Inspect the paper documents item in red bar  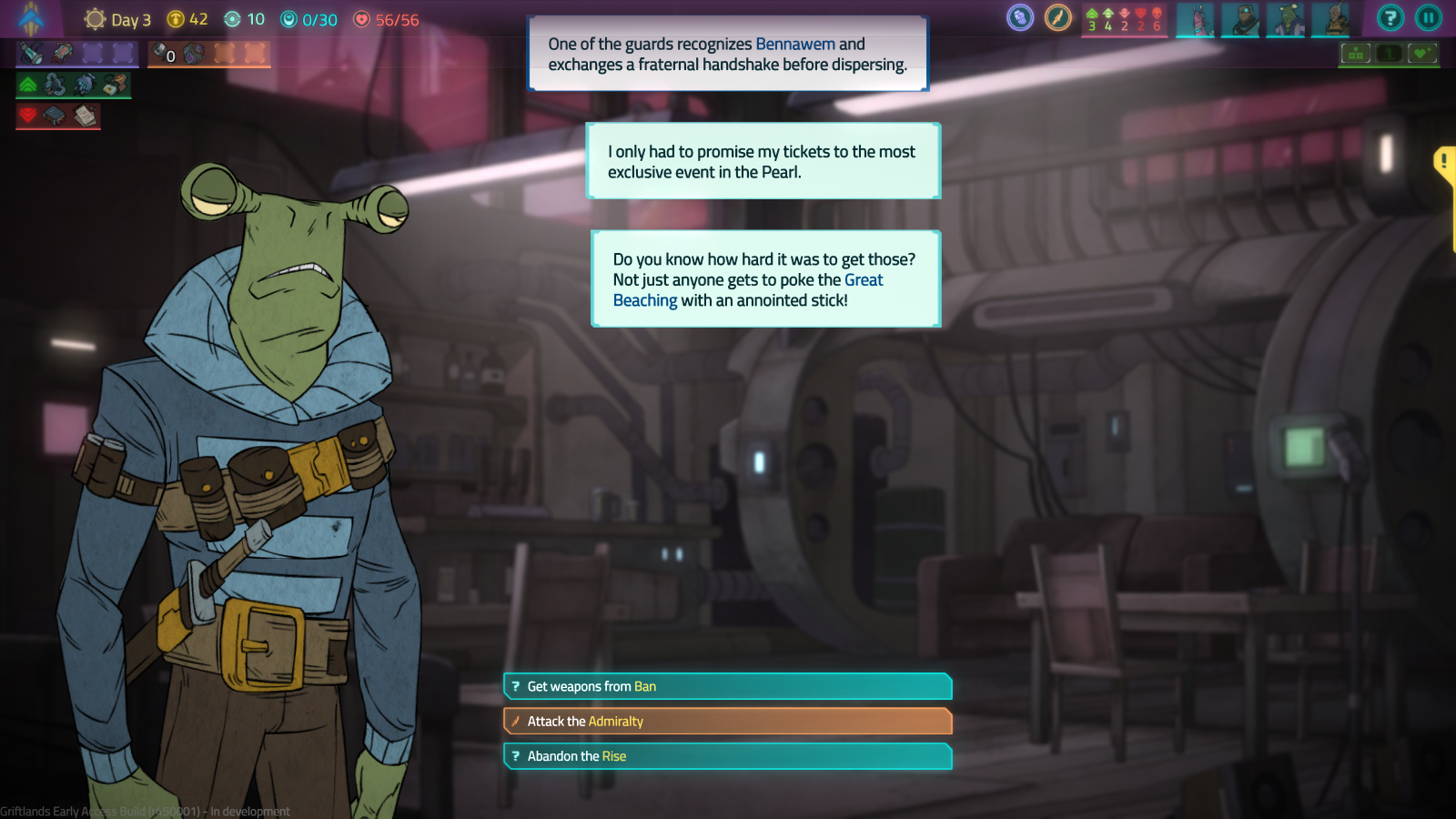[x=86, y=116]
